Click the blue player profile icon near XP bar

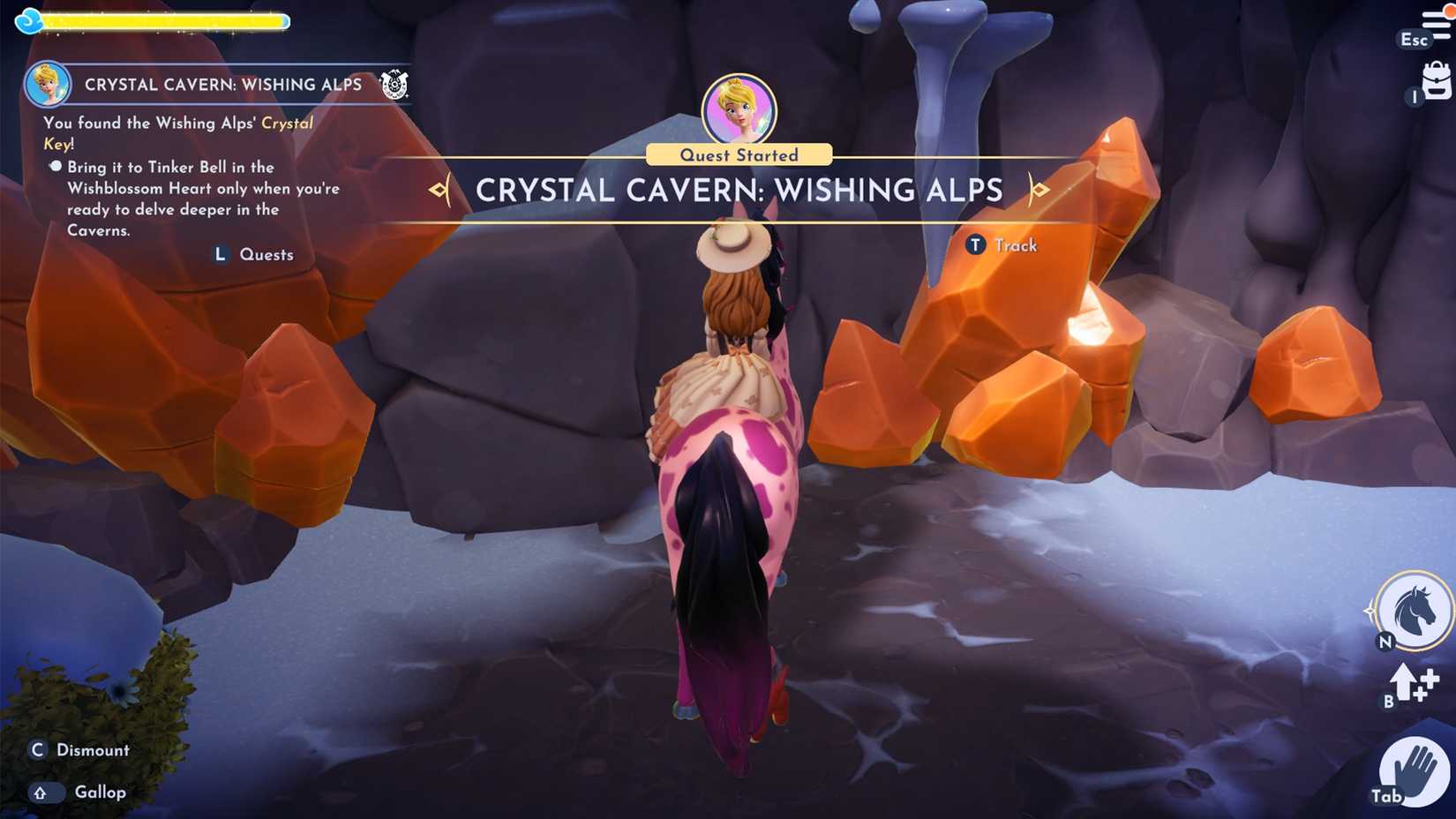pyautogui.click(x=29, y=19)
